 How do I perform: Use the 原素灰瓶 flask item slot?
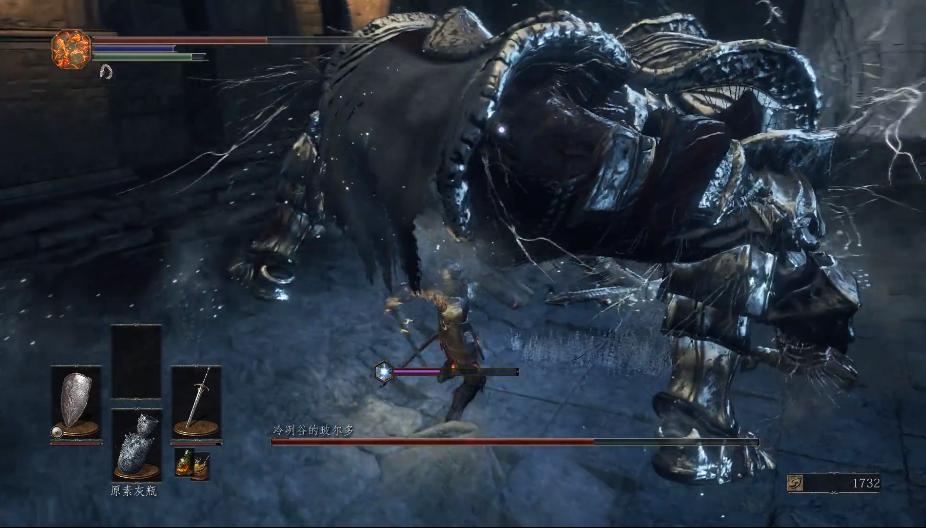click(136, 445)
